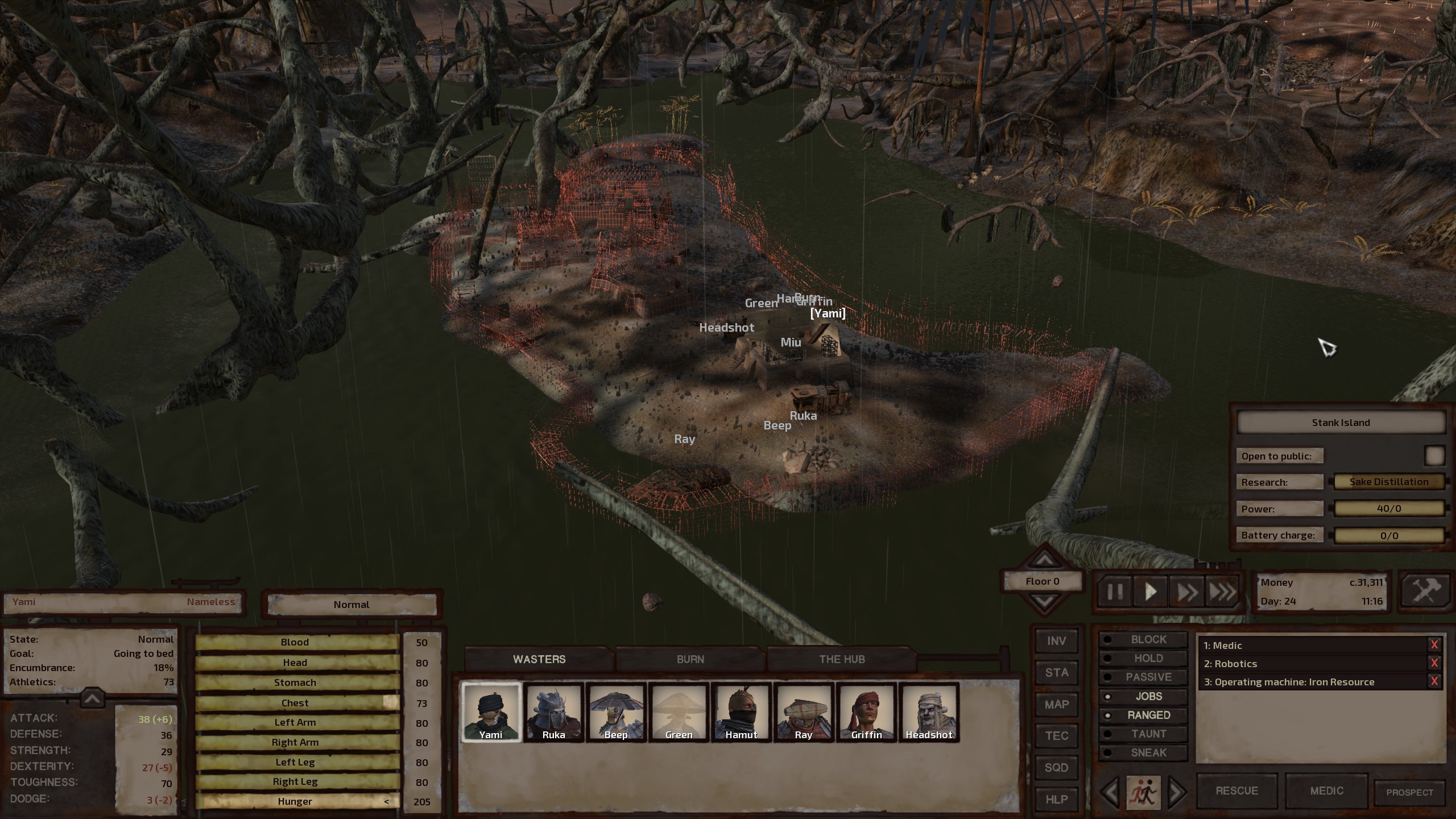1456x819 pixels.
Task: Pause the game with the pause button
Action: coord(1115,592)
